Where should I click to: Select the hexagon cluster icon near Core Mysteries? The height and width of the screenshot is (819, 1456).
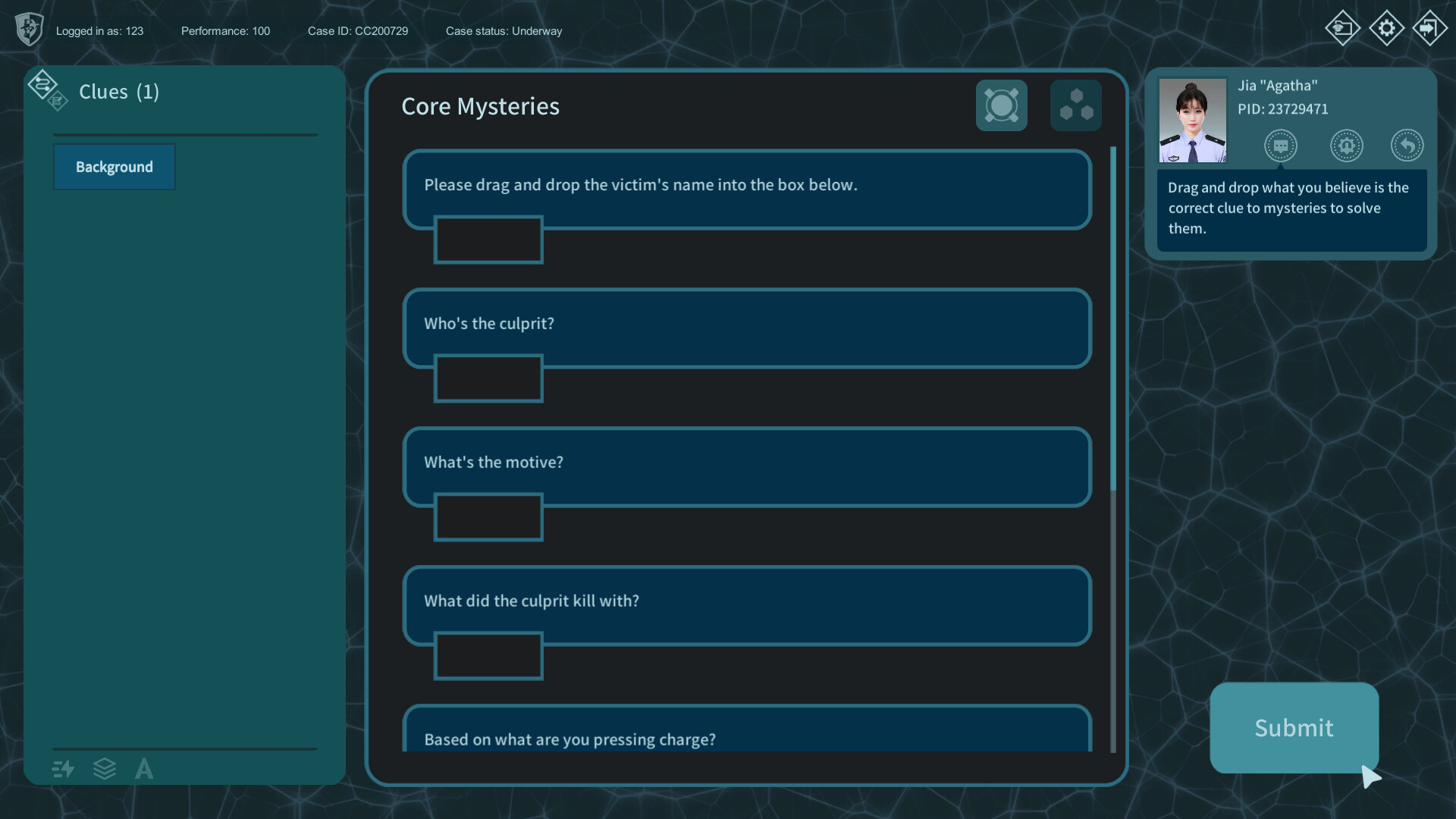[1075, 105]
